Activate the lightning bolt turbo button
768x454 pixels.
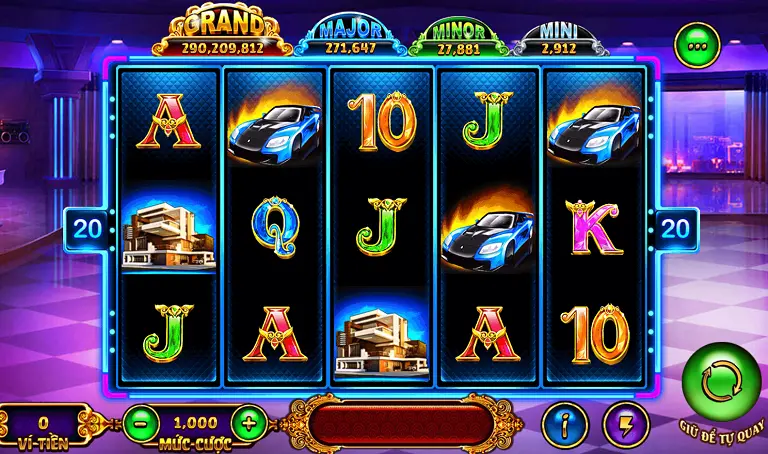click(626, 425)
